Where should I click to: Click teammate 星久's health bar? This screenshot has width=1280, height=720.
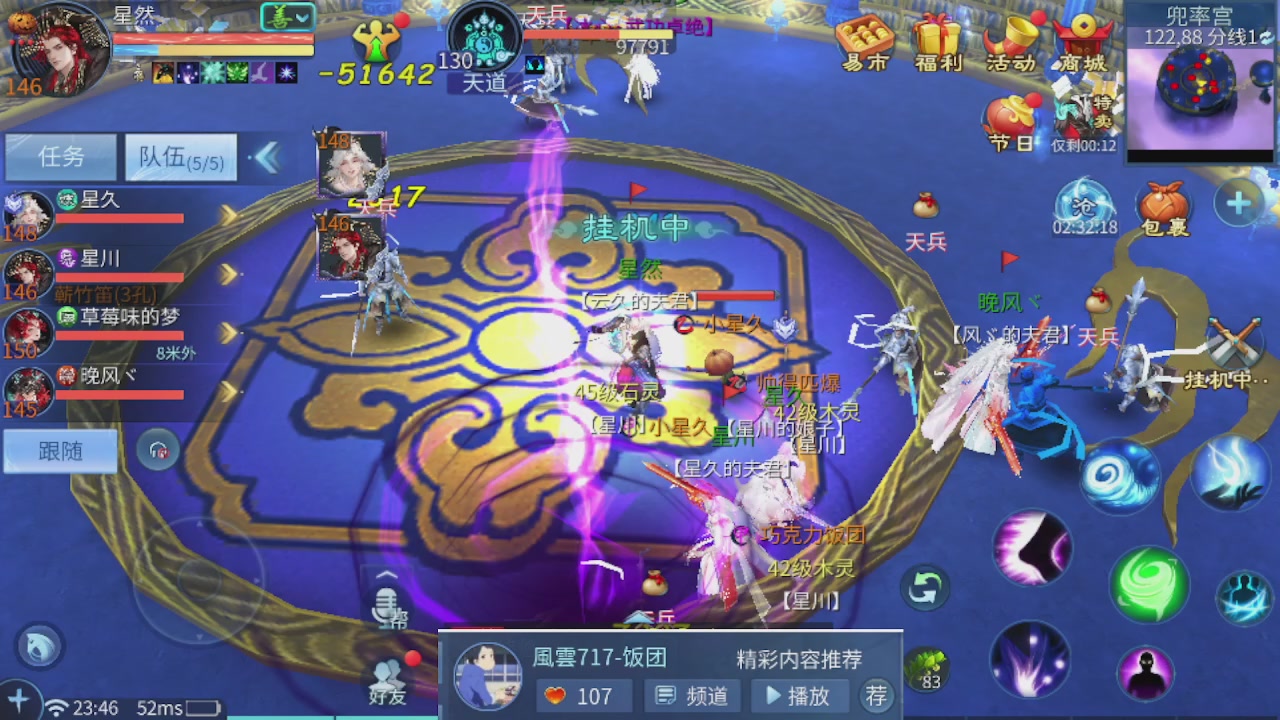click(x=120, y=220)
